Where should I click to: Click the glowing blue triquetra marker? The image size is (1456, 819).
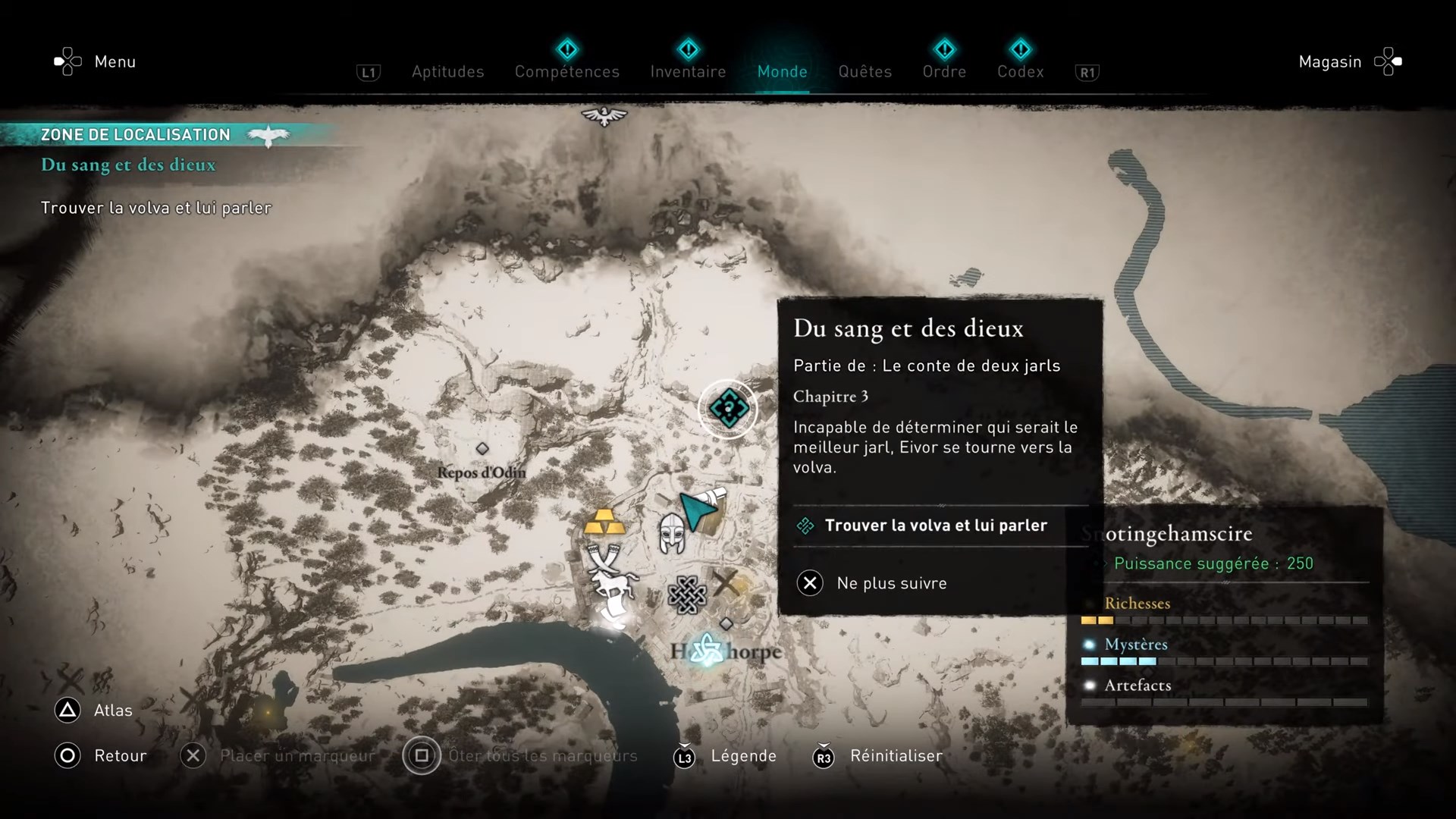tap(707, 651)
